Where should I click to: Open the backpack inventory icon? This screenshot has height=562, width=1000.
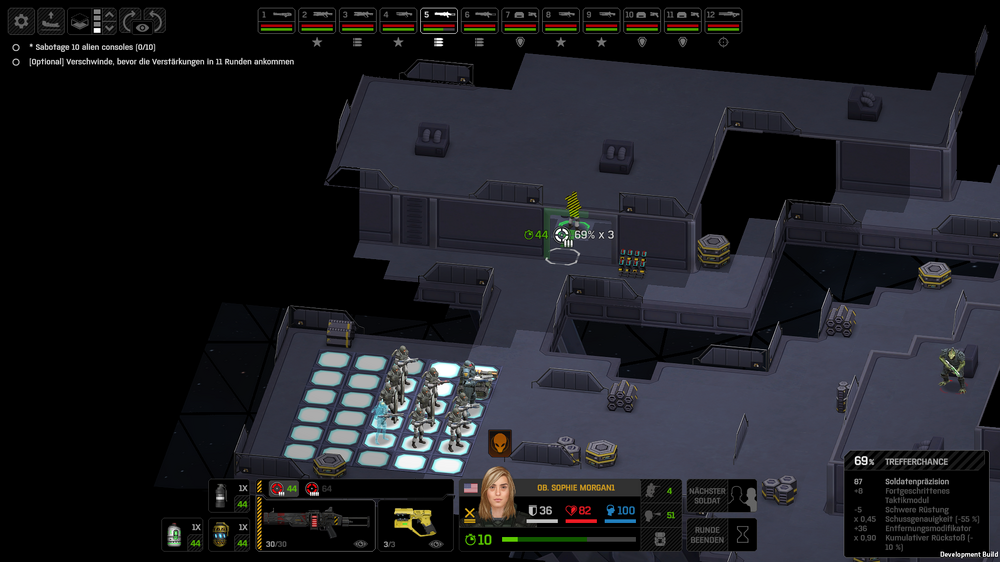(x=657, y=539)
